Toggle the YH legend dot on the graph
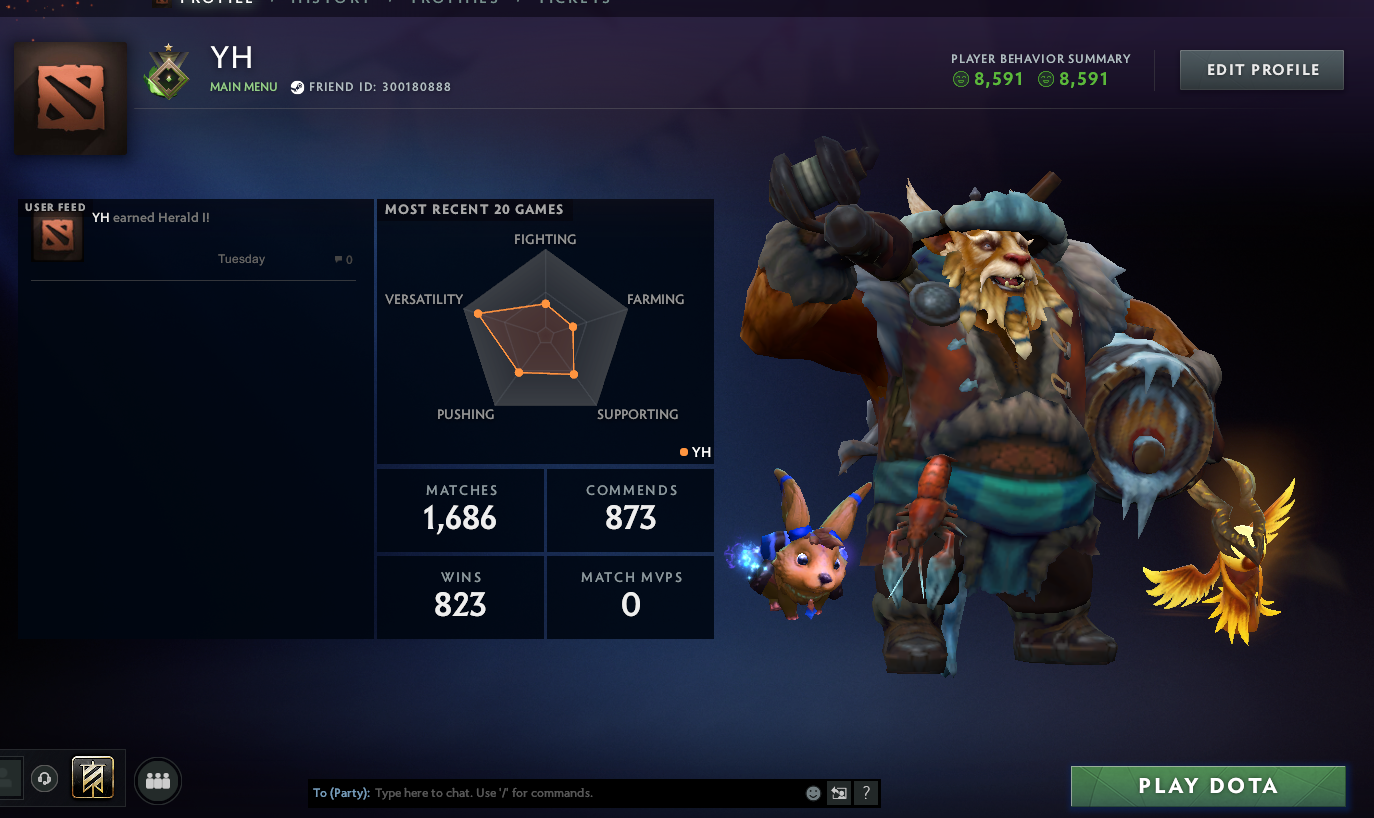Viewport: 1374px width, 818px height. (x=683, y=452)
